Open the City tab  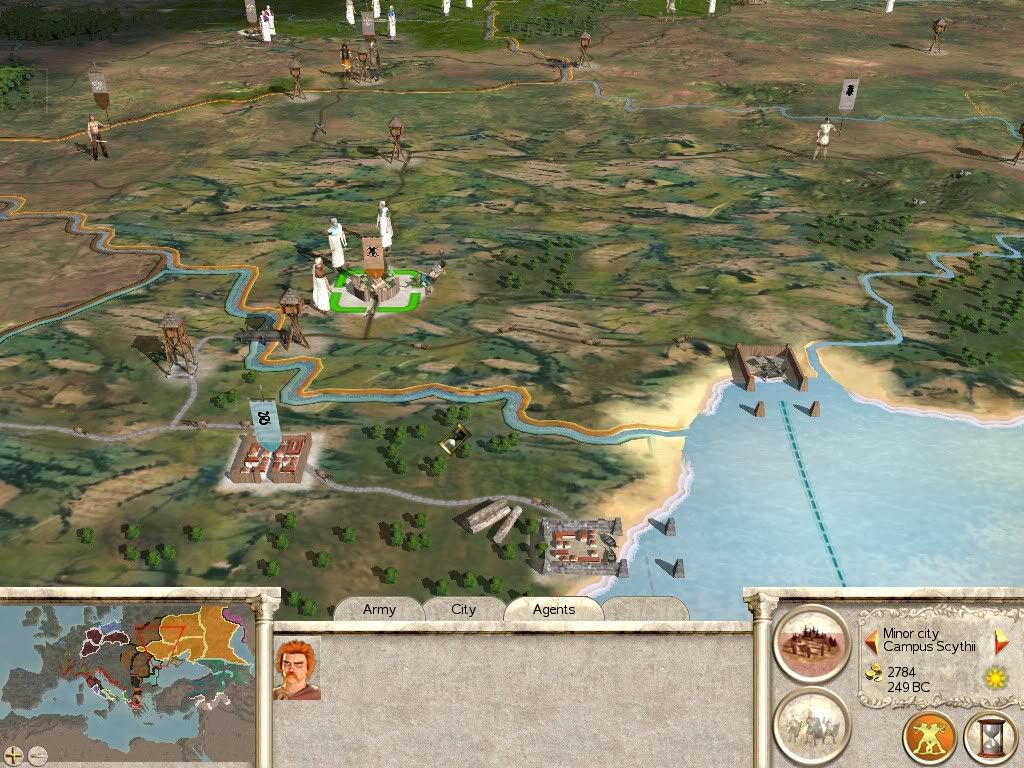tap(464, 609)
